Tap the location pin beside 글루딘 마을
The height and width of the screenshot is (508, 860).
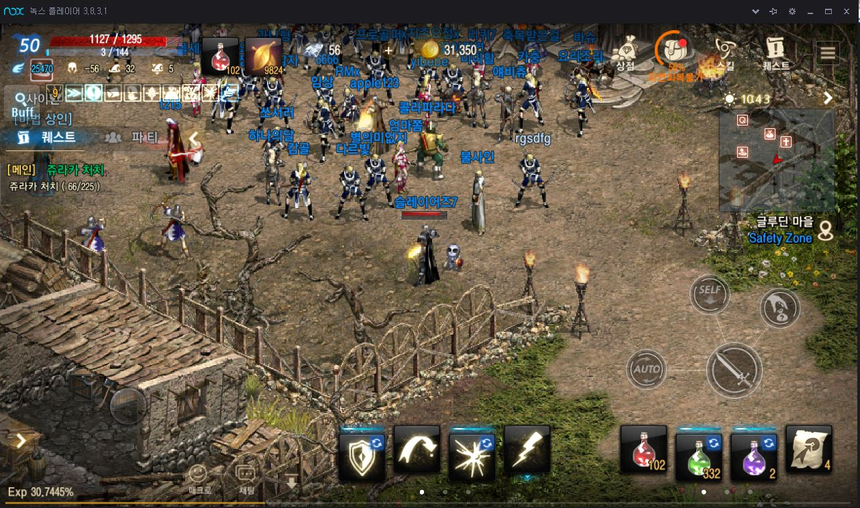click(x=826, y=231)
